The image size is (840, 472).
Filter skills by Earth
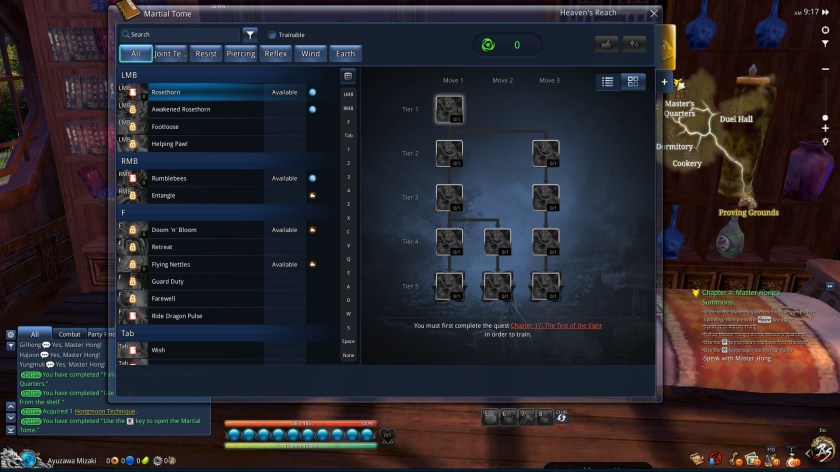(x=343, y=54)
